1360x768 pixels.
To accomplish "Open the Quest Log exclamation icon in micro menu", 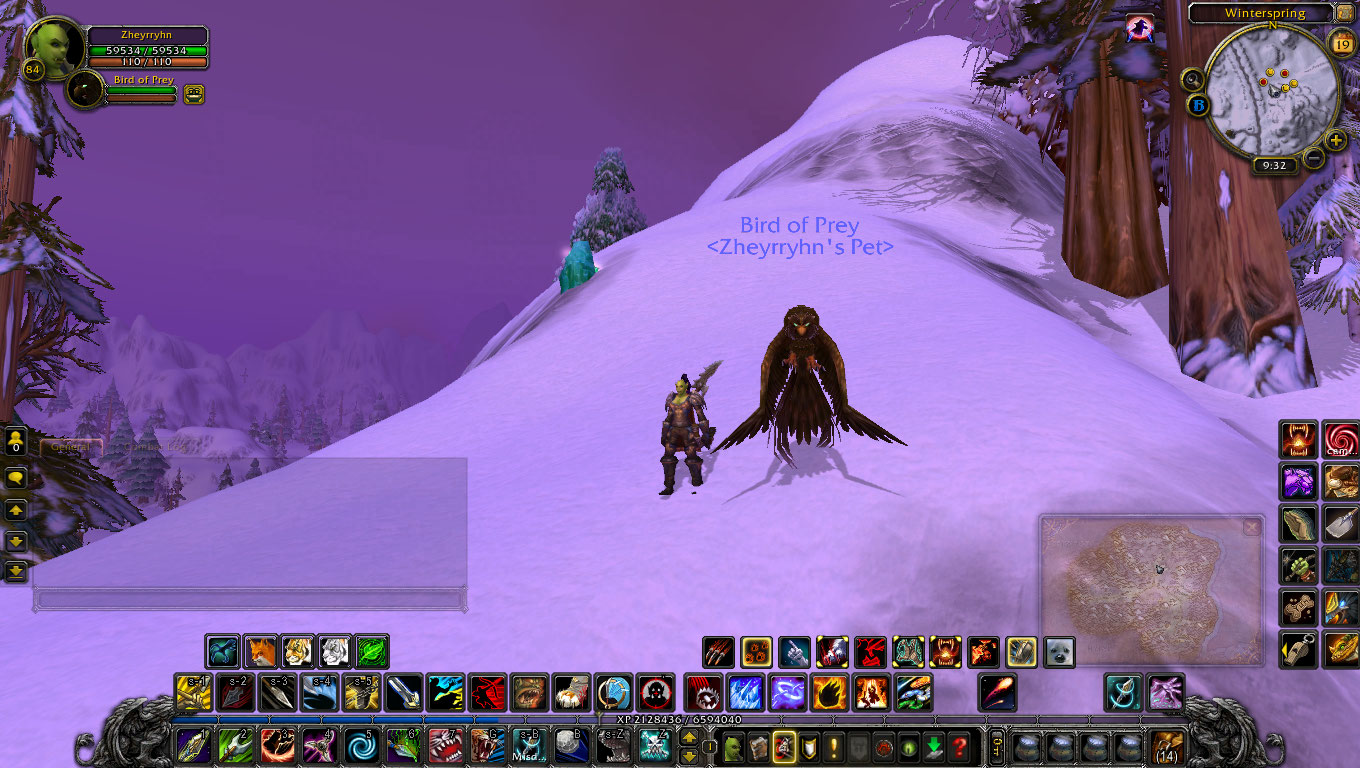I will tap(833, 747).
